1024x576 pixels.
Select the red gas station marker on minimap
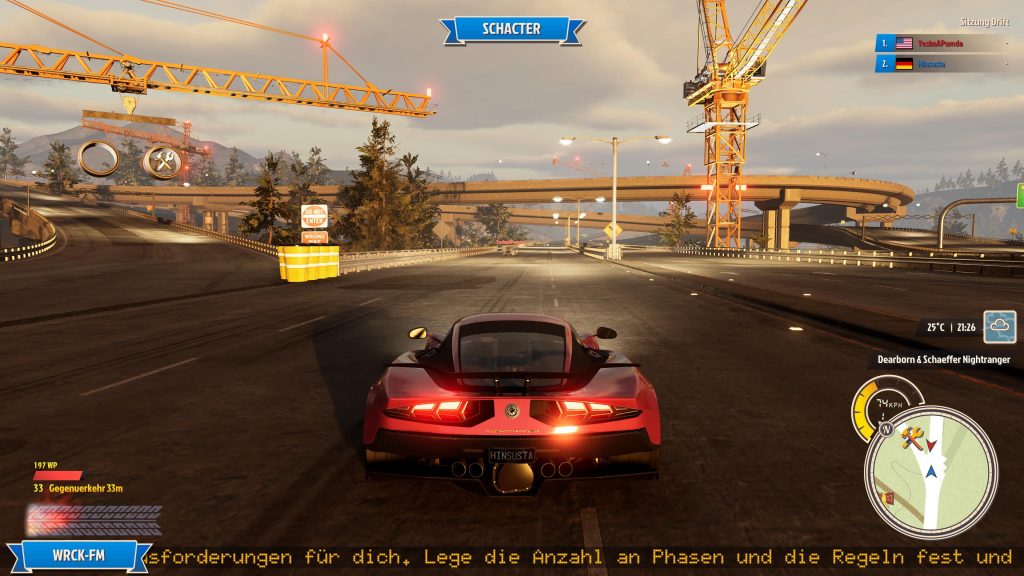887,496
